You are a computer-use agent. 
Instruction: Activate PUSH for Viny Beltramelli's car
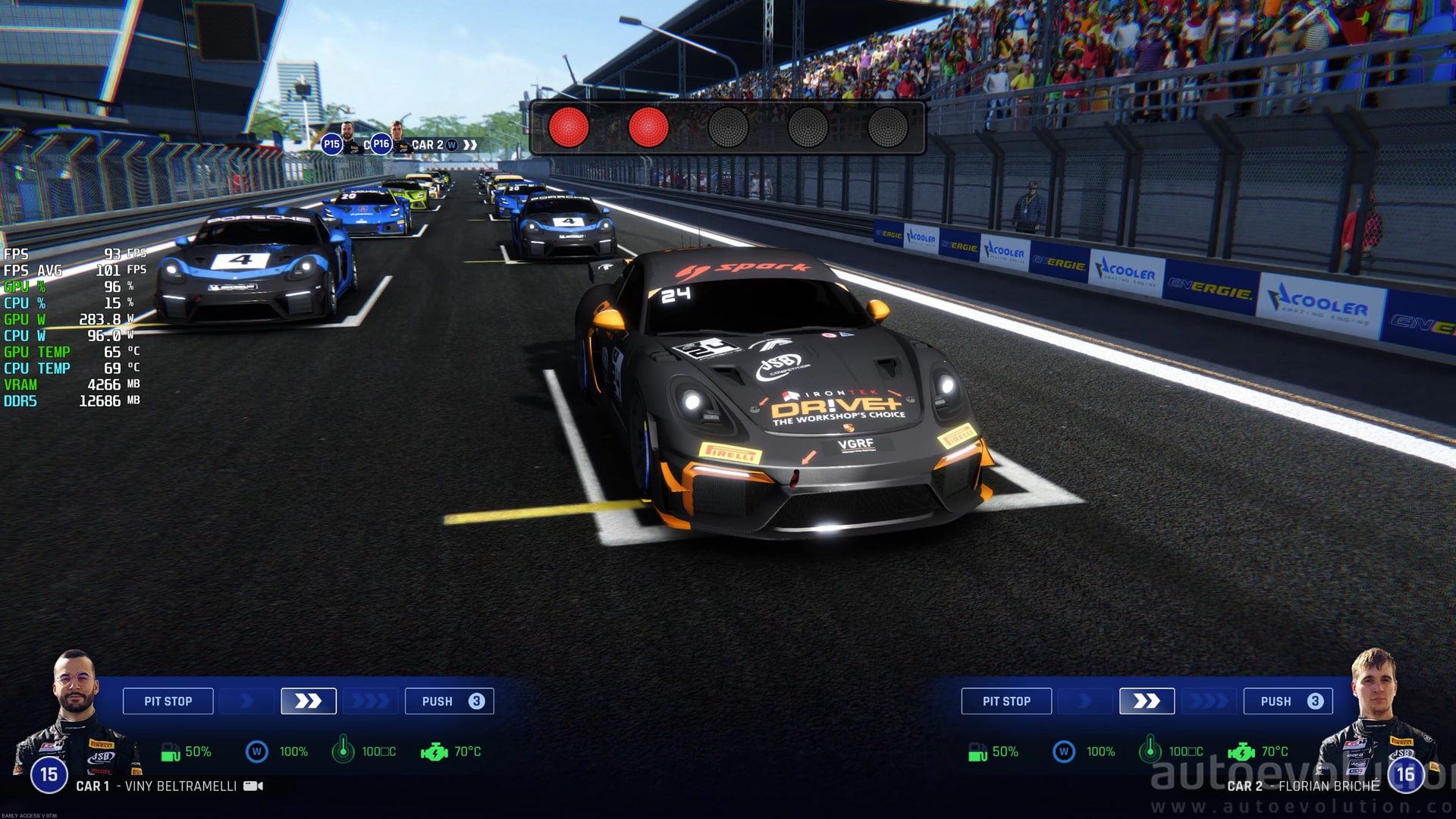[449, 701]
